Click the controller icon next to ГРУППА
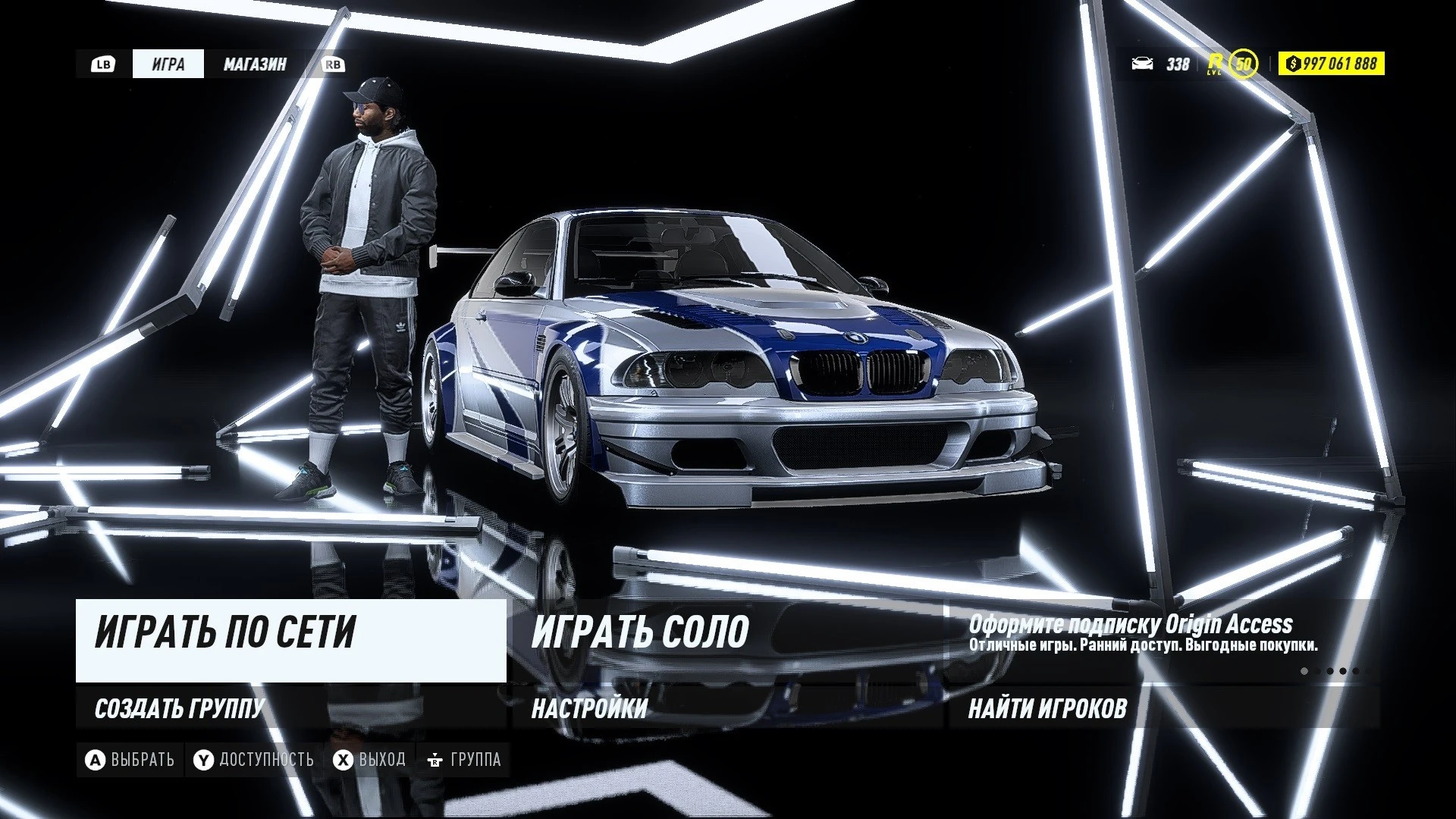 point(437,758)
